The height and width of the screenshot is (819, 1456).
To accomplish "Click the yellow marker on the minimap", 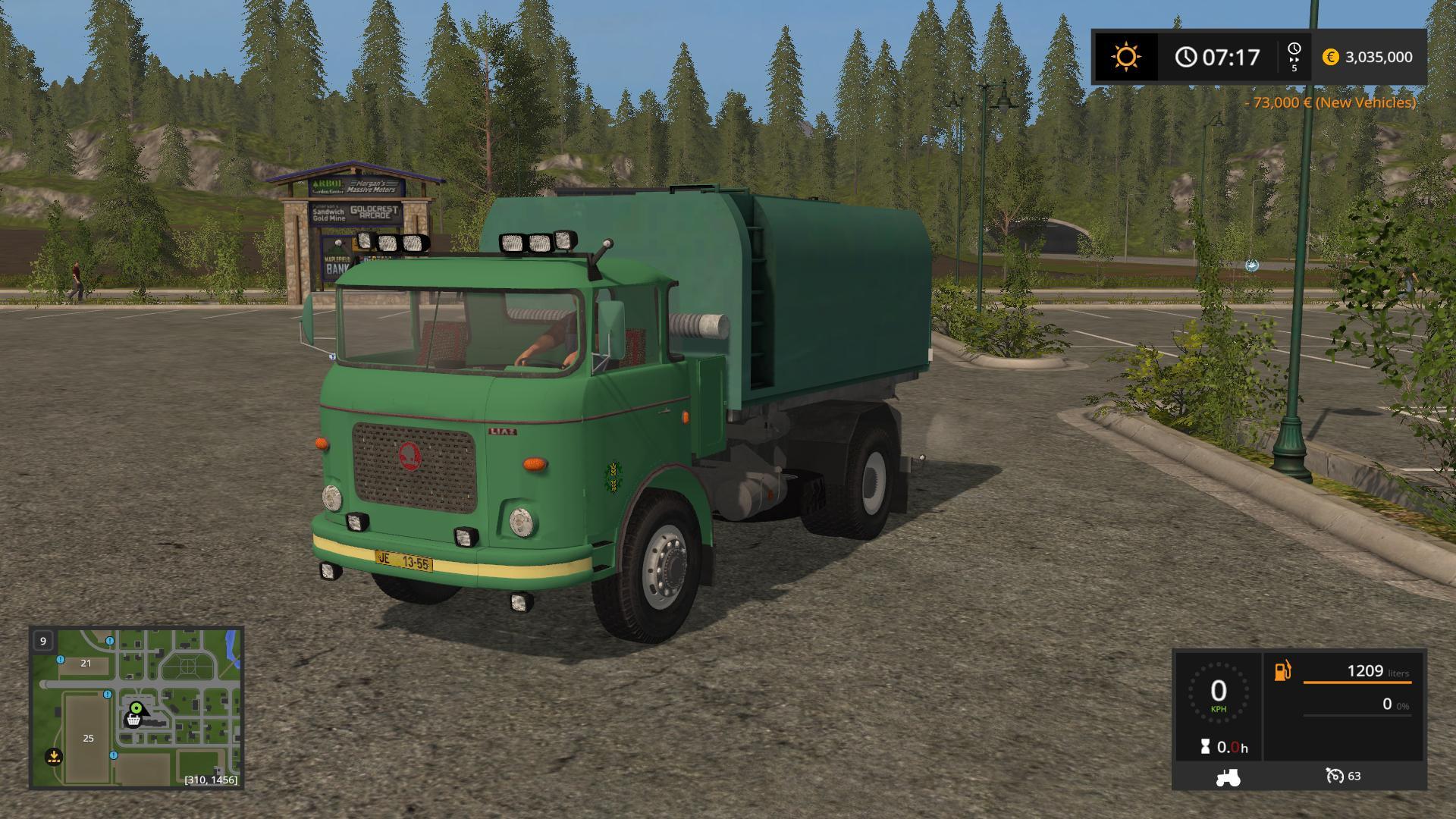I will [53, 756].
